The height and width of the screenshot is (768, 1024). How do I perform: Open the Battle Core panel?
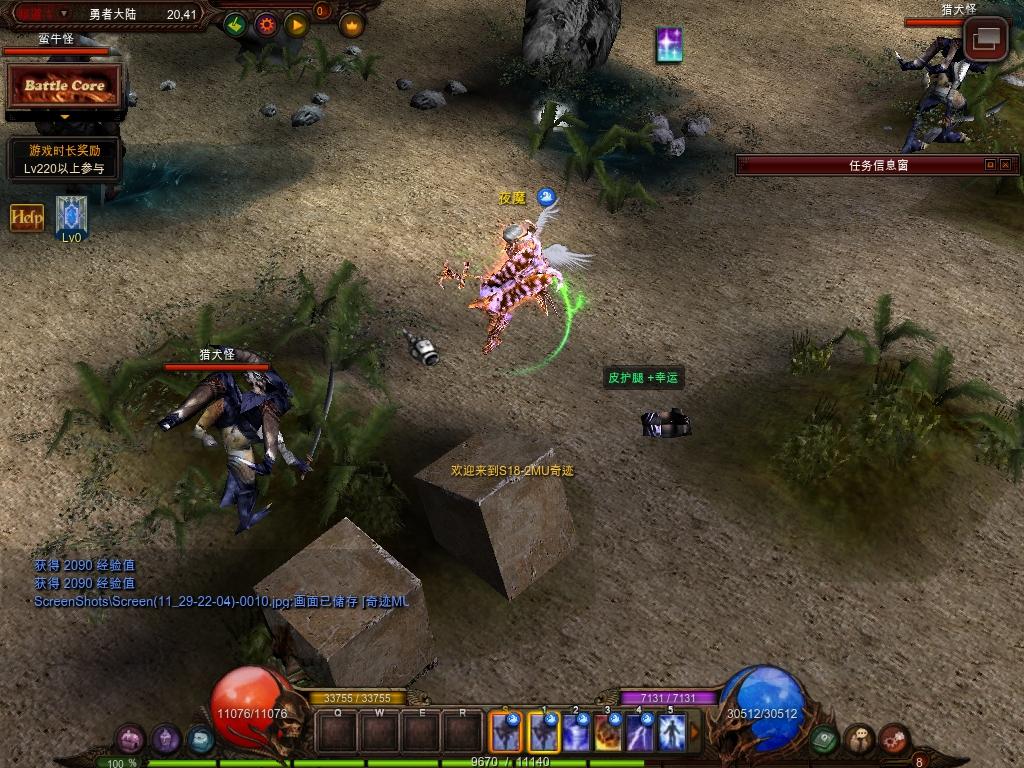pos(65,86)
